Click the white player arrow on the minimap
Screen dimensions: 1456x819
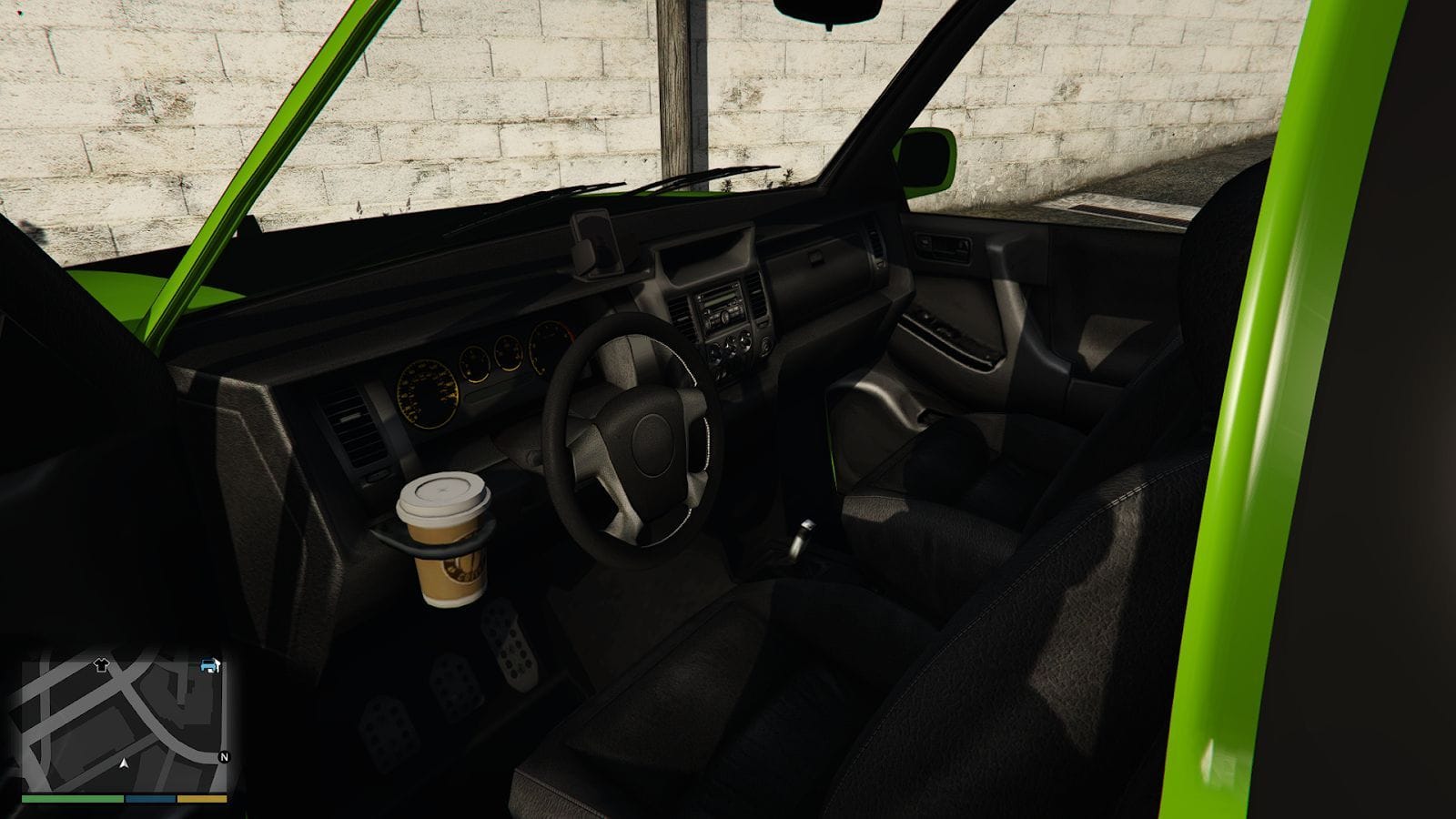(x=124, y=763)
